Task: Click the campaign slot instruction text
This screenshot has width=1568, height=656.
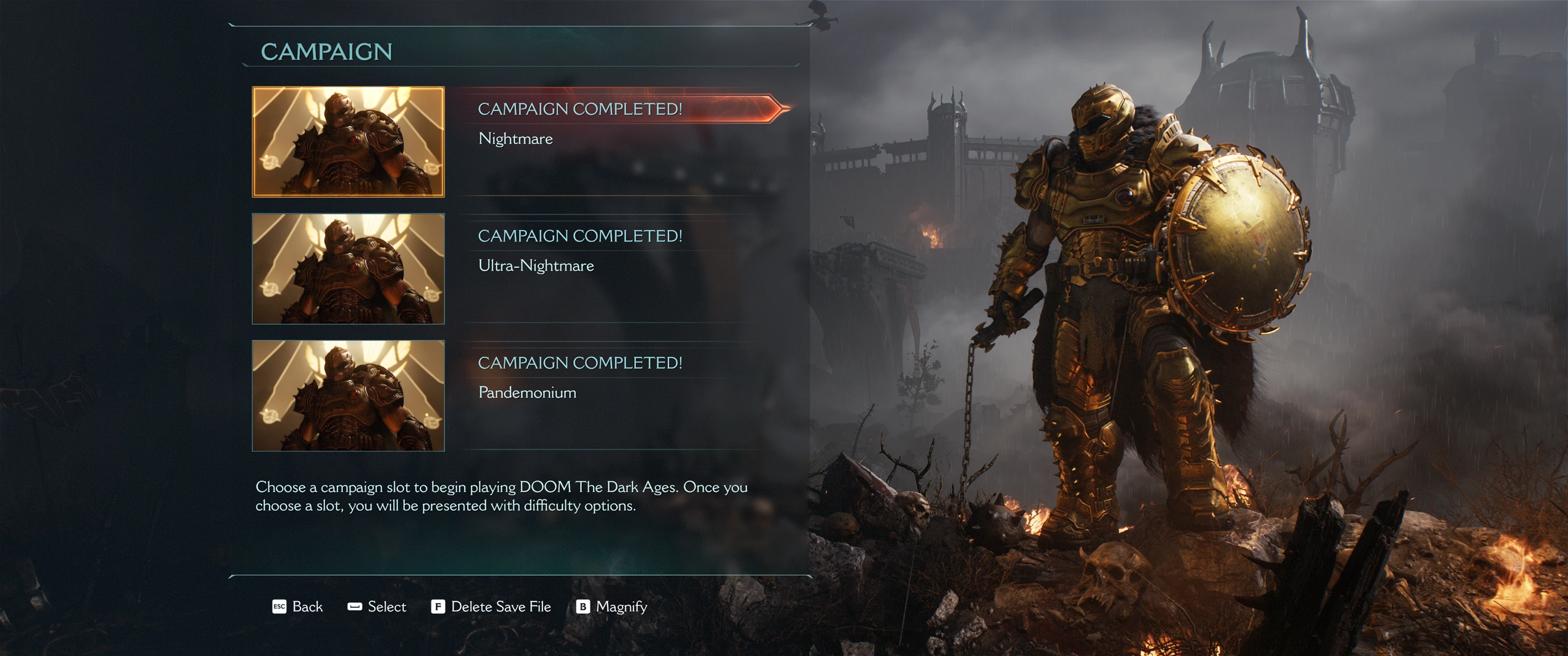Action: [502, 497]
